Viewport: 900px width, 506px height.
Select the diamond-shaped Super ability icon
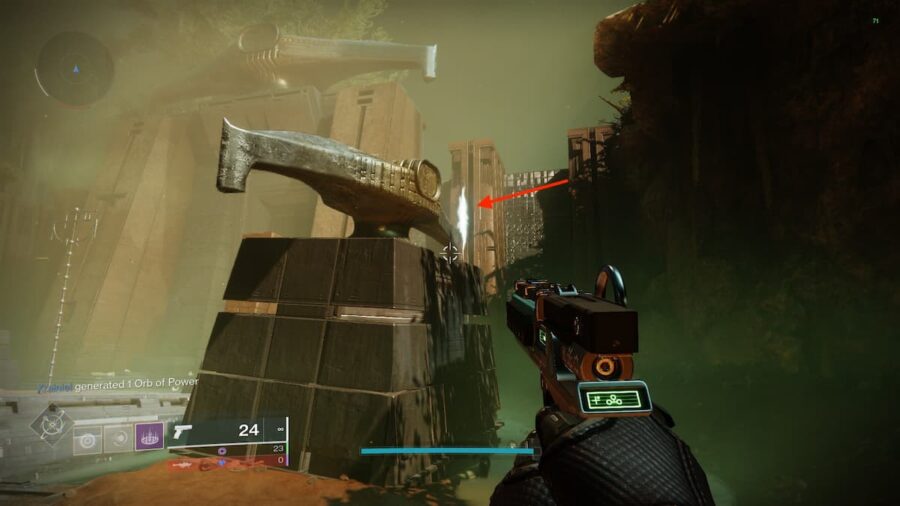[50, 425]
